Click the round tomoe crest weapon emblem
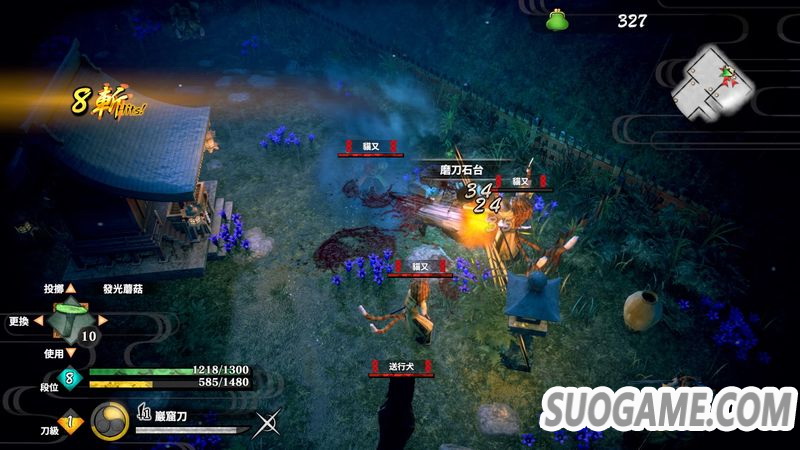This screenshot has height=450, width=800. [x=108, y=421]
